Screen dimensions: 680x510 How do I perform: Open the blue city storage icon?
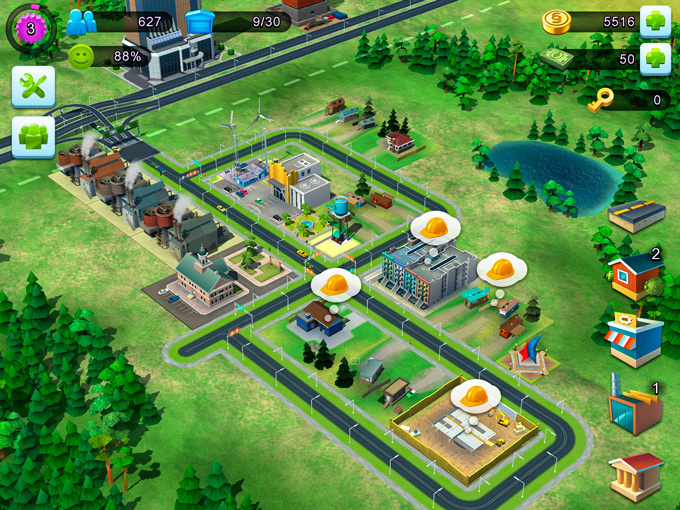[x=201, y=21]
